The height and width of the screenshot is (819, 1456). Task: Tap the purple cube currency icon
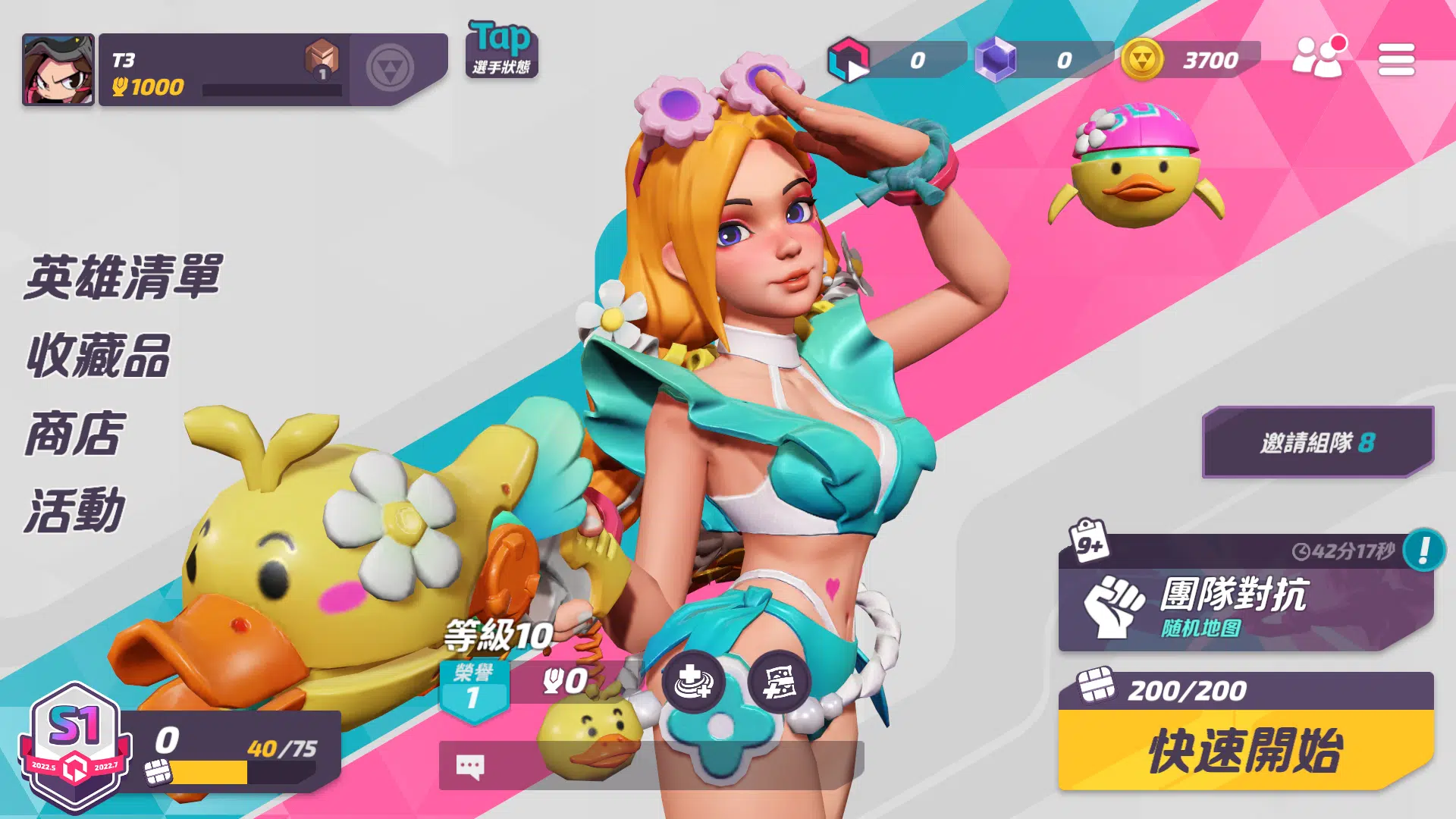pos(995,59)
